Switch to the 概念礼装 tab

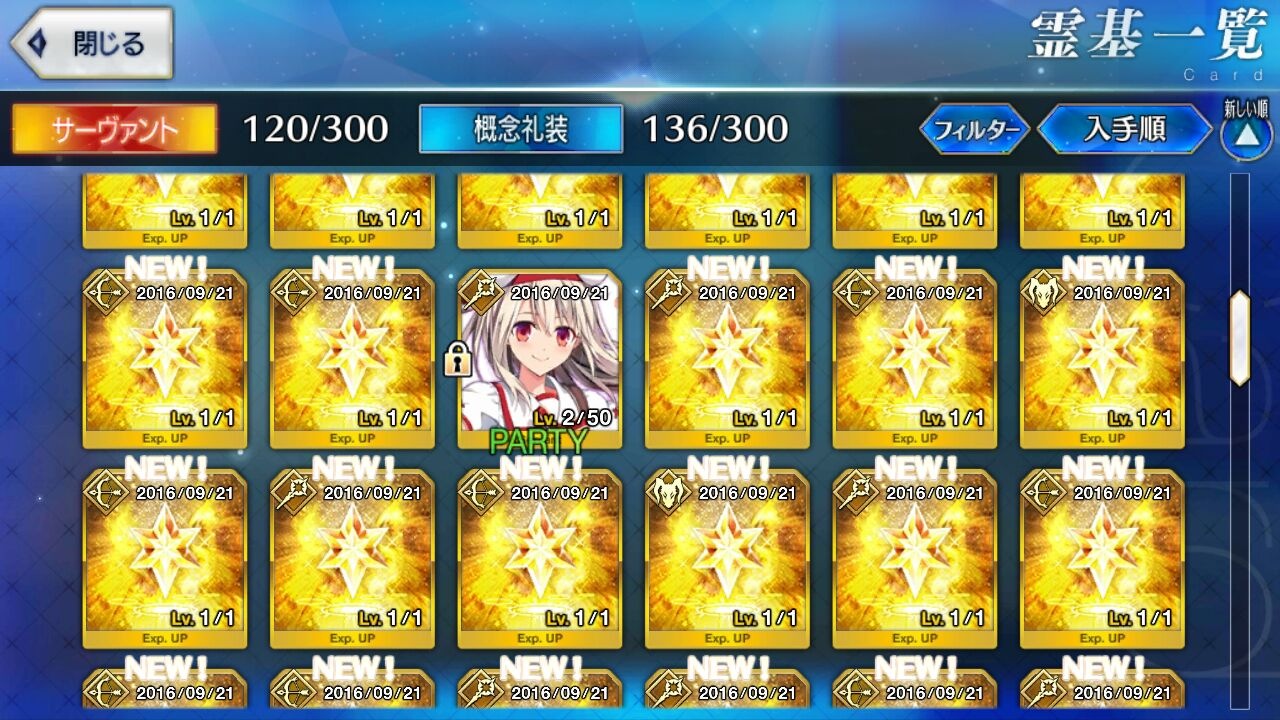[520, 130]
